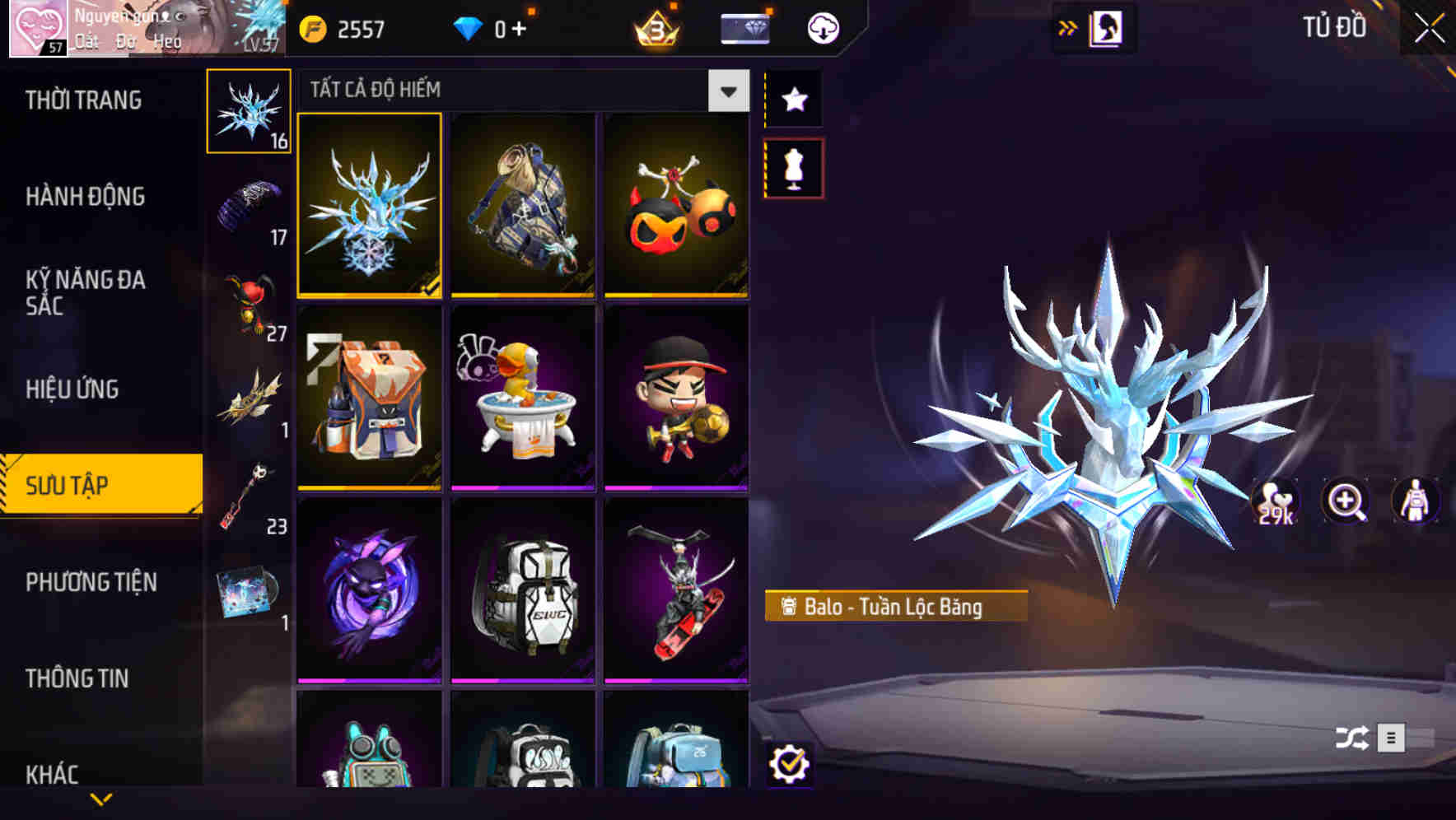Open the full outfit preview mannequin icon
The width and height of the screenshot is (1456, 820).
[1415, 501]
